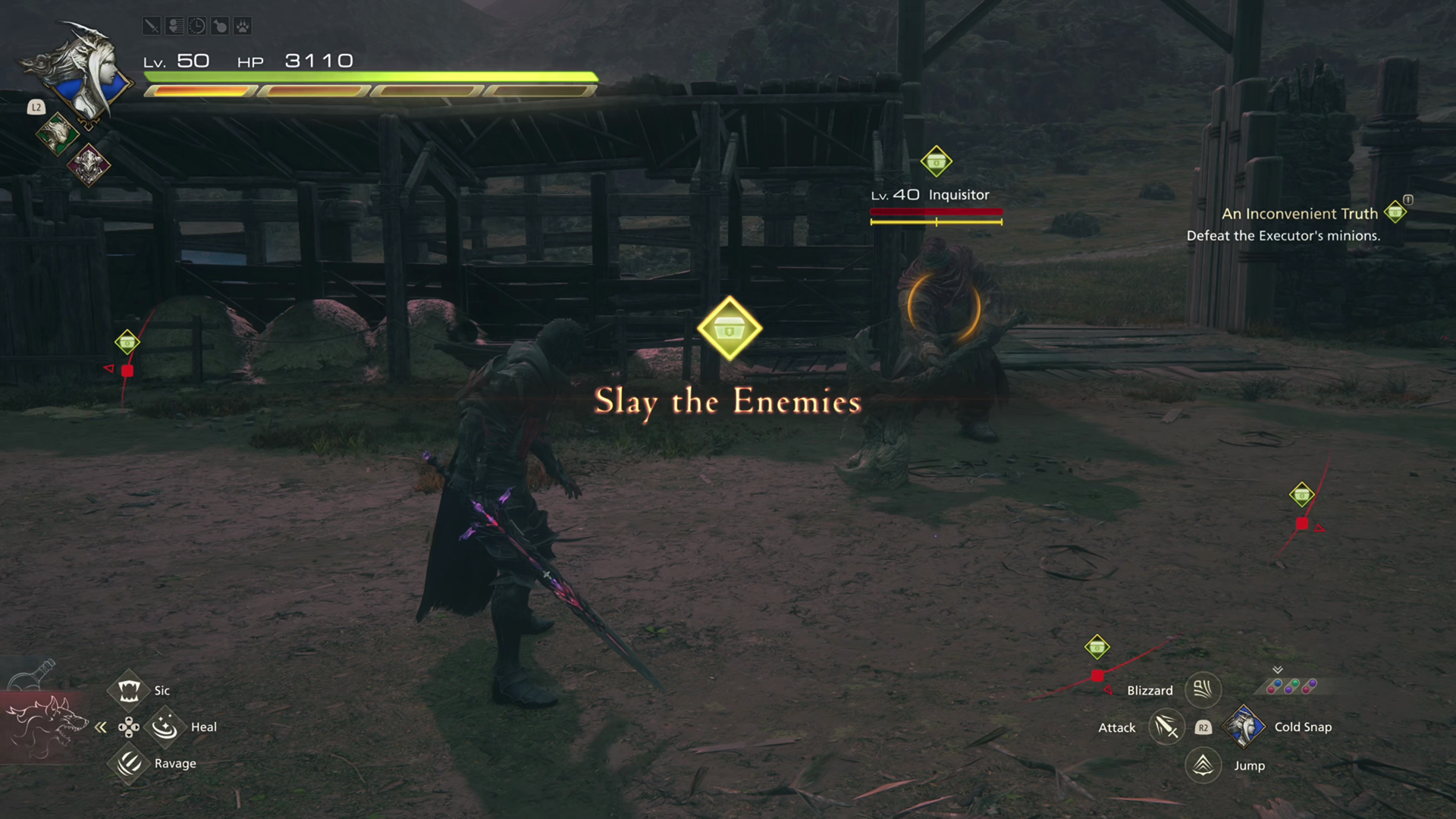The width and height of the screenshot is (1456, 819).
Task: Cast the Blizzard magic ability
Action: tap(1203, 689)
